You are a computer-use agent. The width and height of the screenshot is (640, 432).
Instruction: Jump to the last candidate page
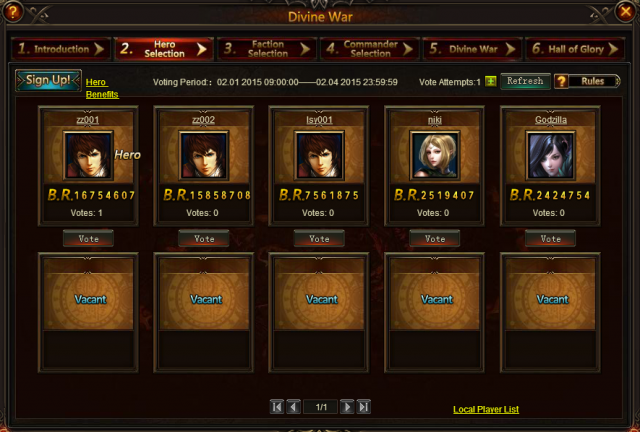pyautogui.click(x=364, y=407)
